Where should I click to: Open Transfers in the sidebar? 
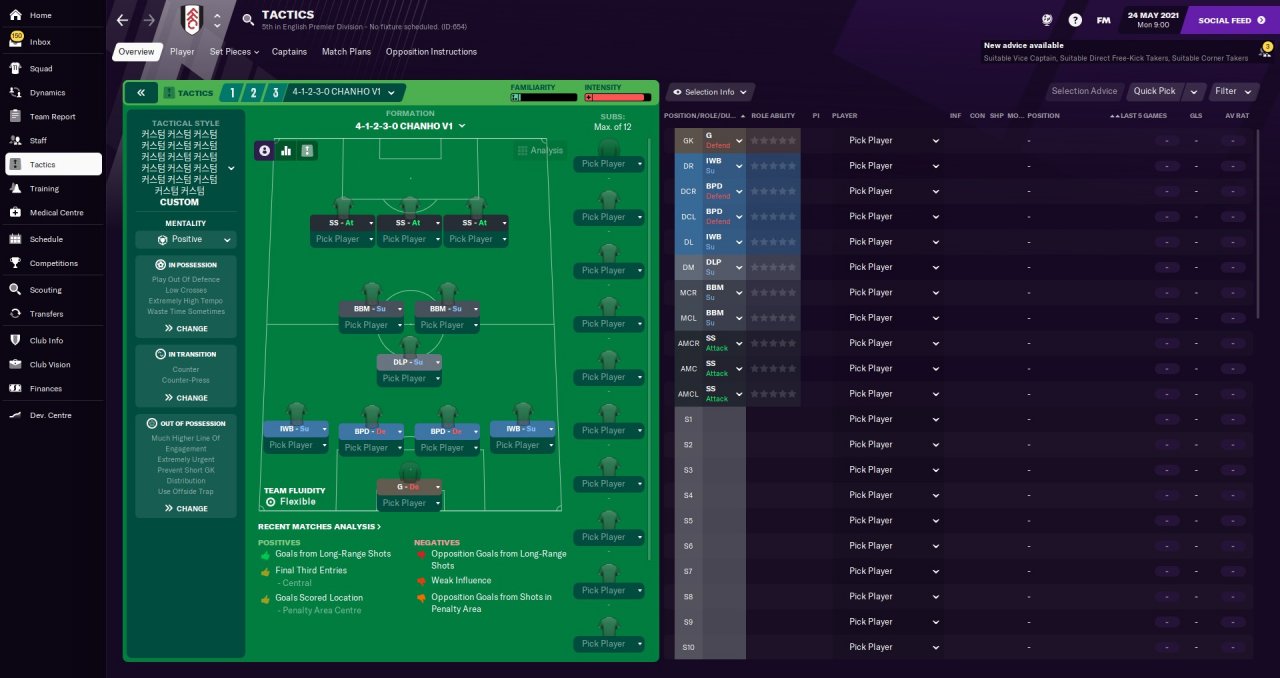[46, 314]
